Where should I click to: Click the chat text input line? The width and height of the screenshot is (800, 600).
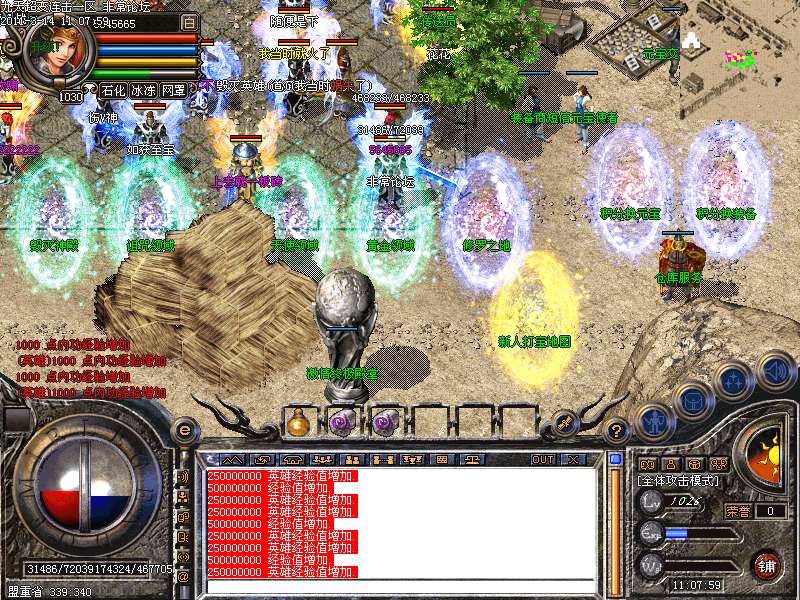coord(400,585)
